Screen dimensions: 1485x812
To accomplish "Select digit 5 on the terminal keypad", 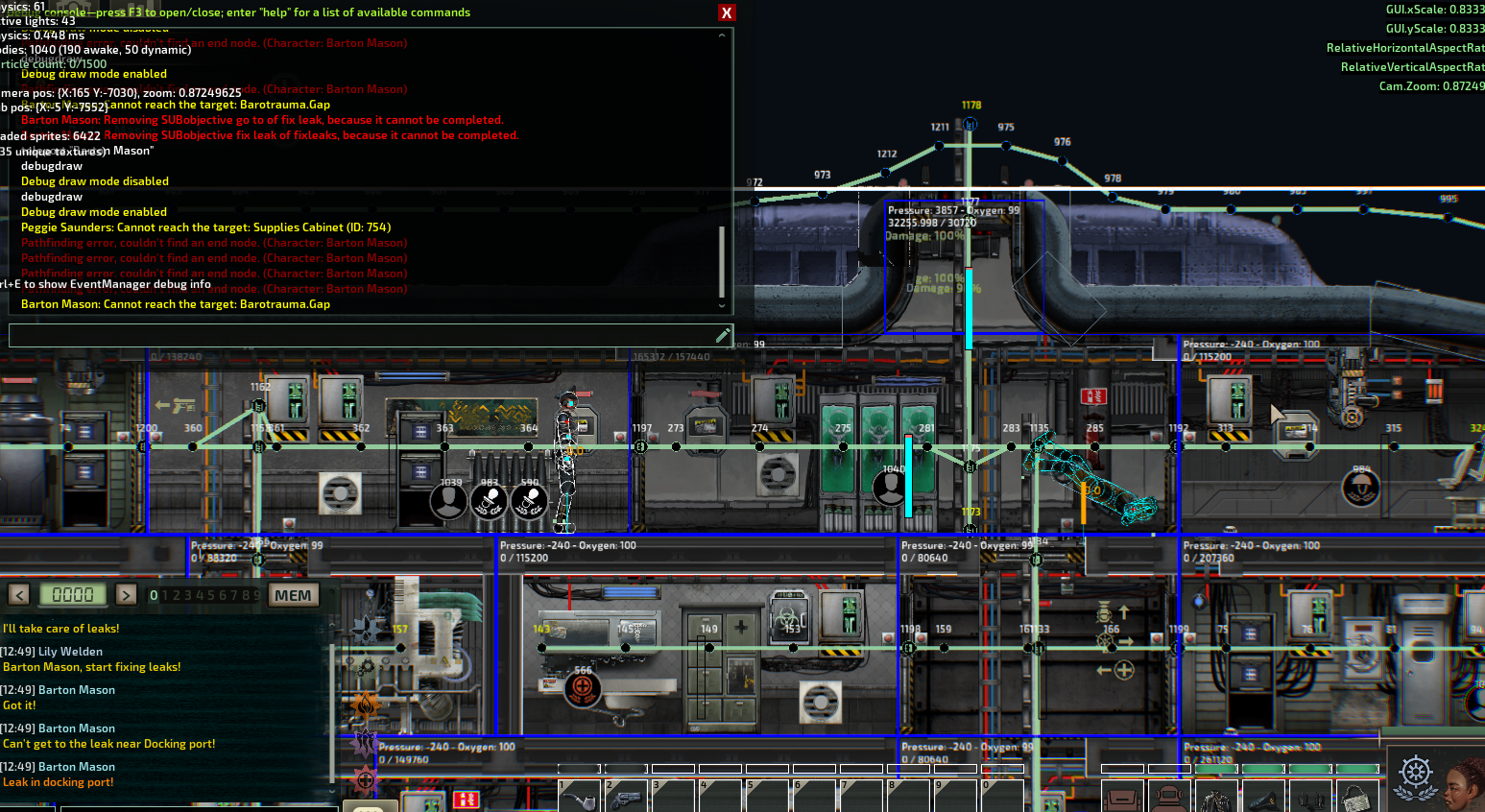I will tap(211, 595).
